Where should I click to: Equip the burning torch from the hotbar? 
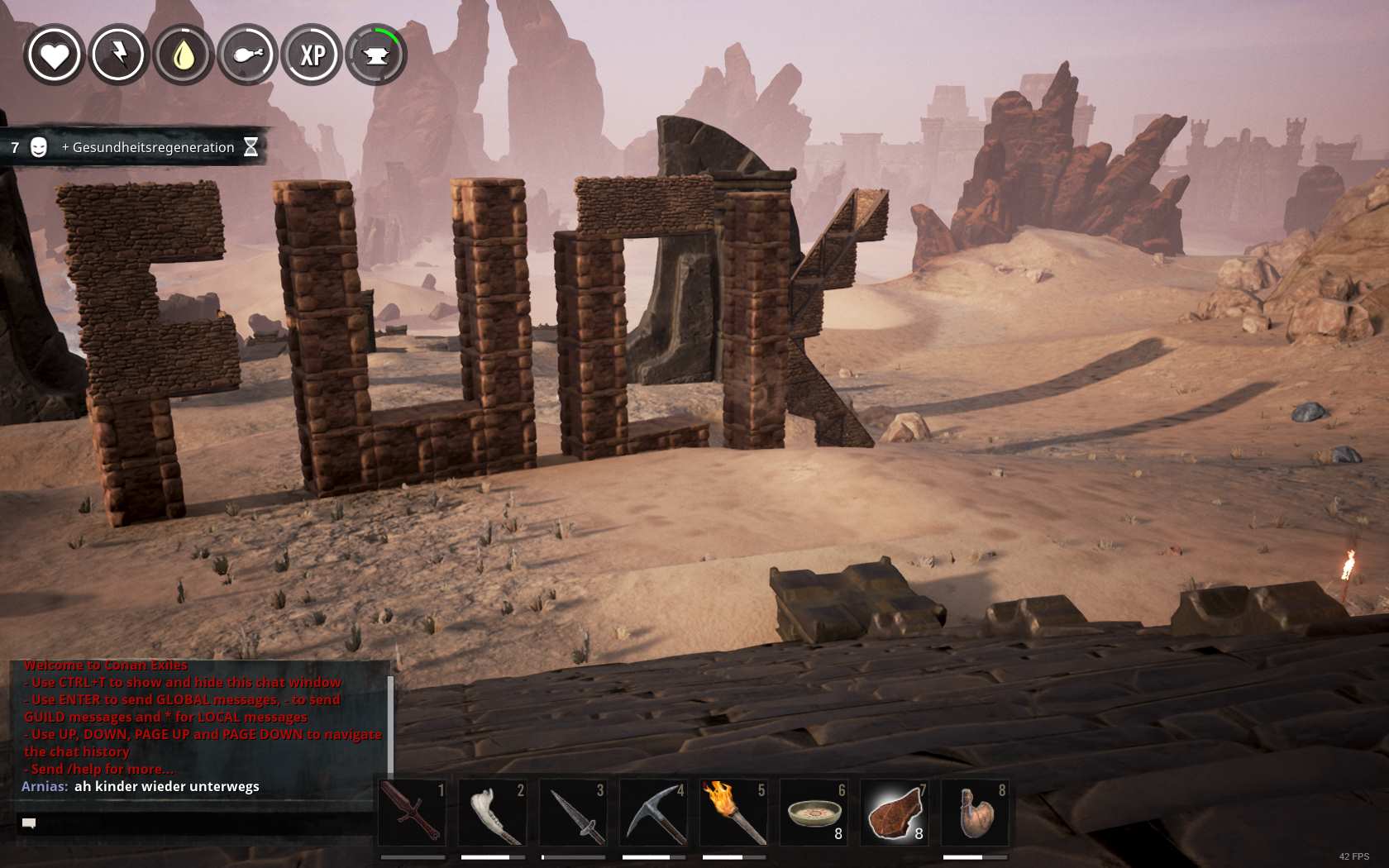[x=733, y=813]
